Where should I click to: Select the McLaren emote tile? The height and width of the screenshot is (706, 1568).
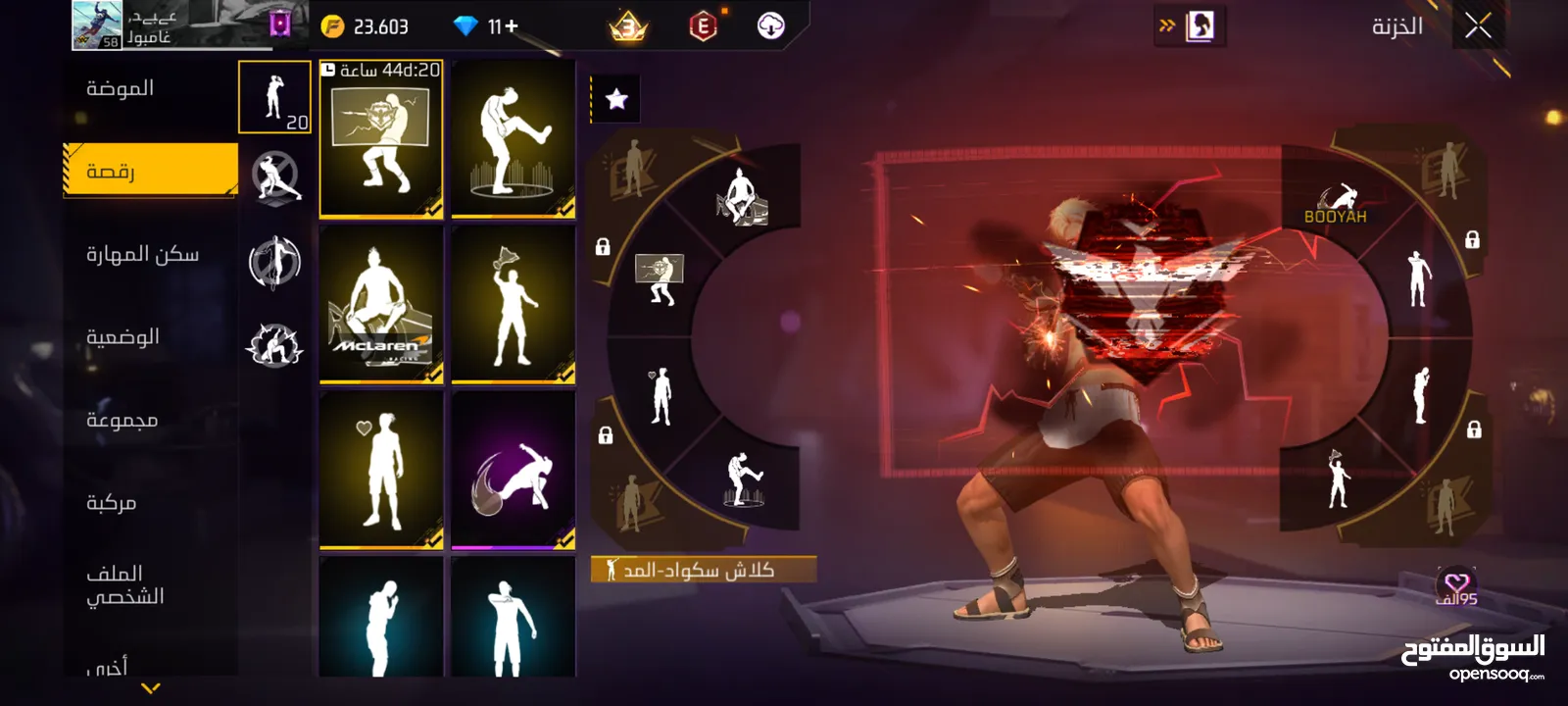coord(381,304)
